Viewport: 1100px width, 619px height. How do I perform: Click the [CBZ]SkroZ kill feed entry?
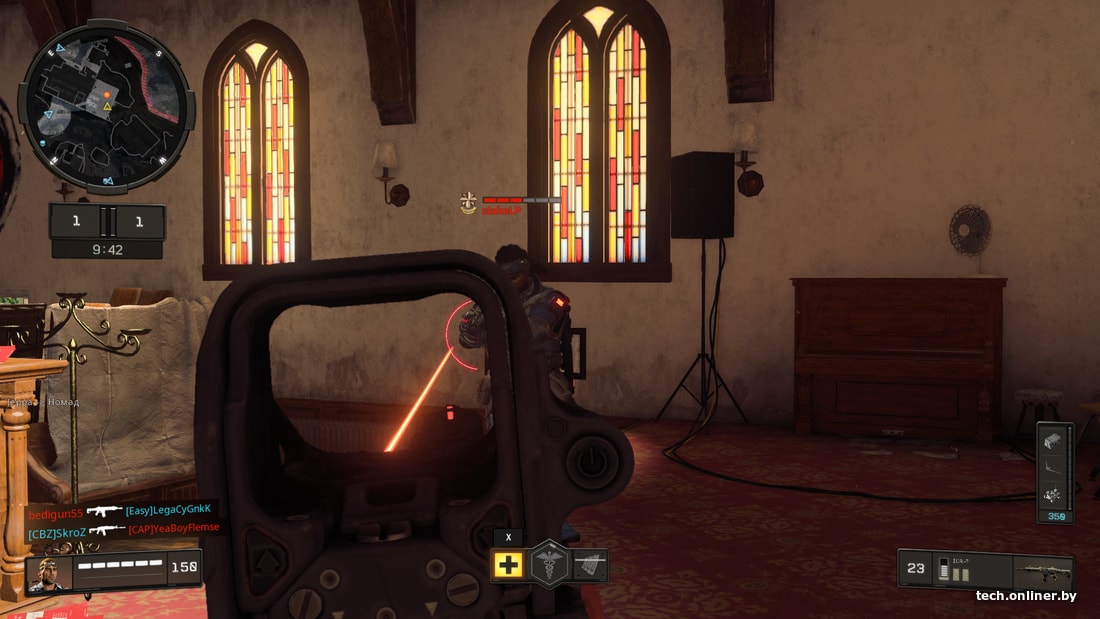tap(120, 529)
